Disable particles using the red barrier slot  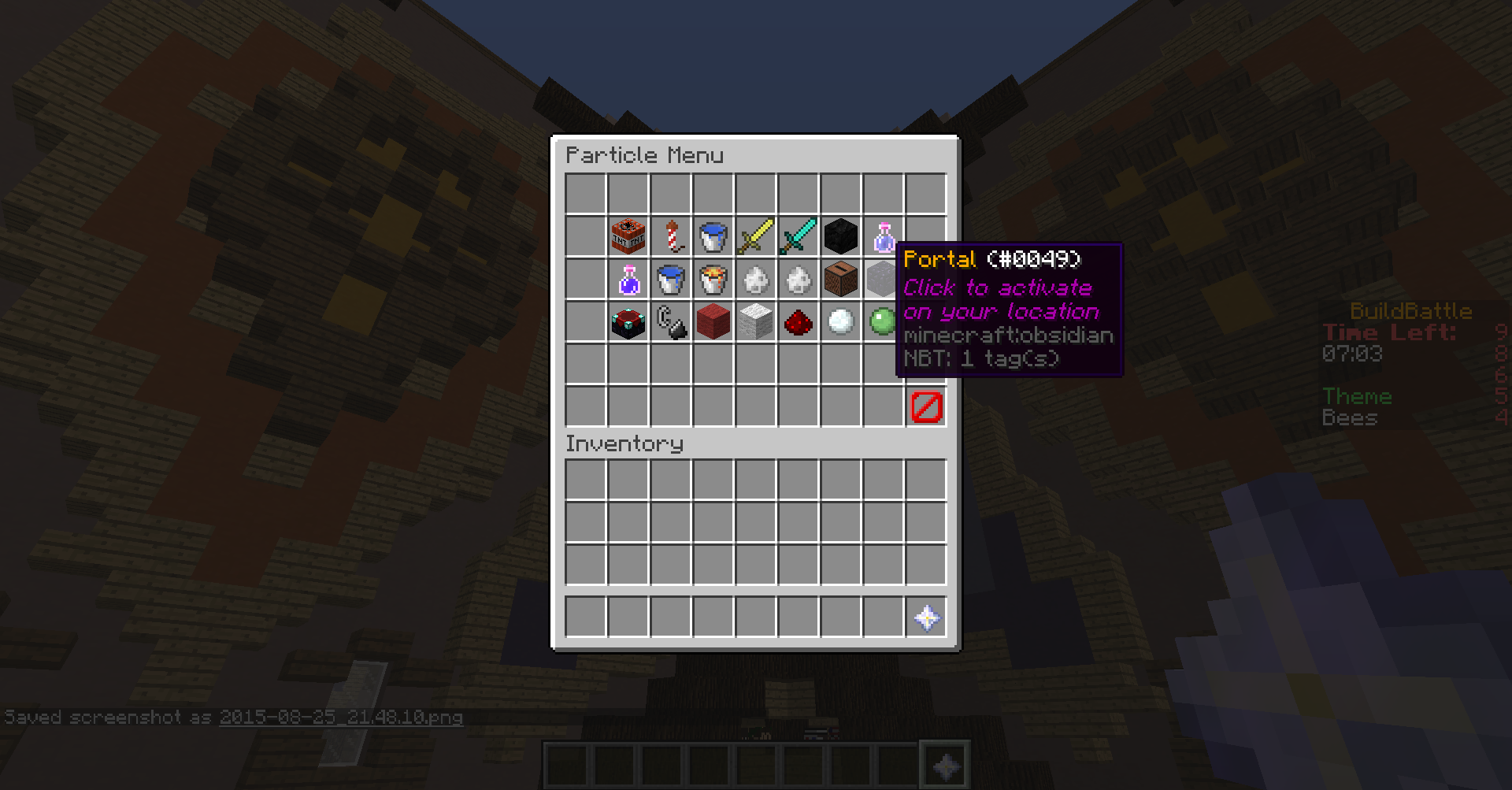[925, 408]
